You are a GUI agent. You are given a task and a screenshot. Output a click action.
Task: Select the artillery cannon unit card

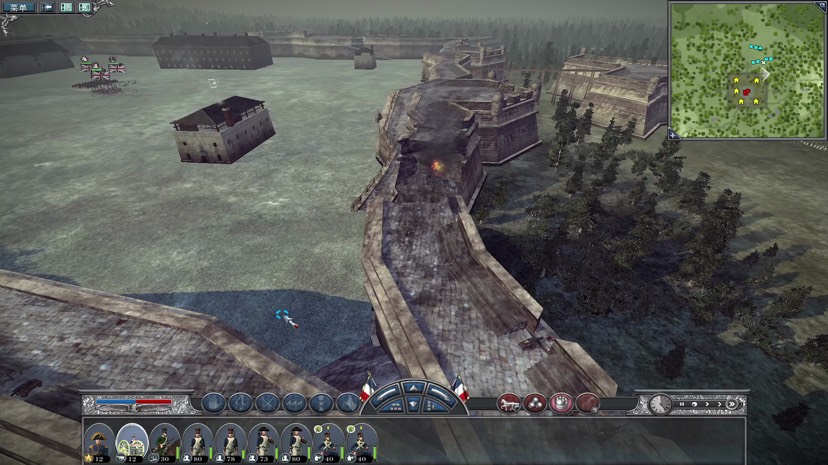tap(132, 440)
